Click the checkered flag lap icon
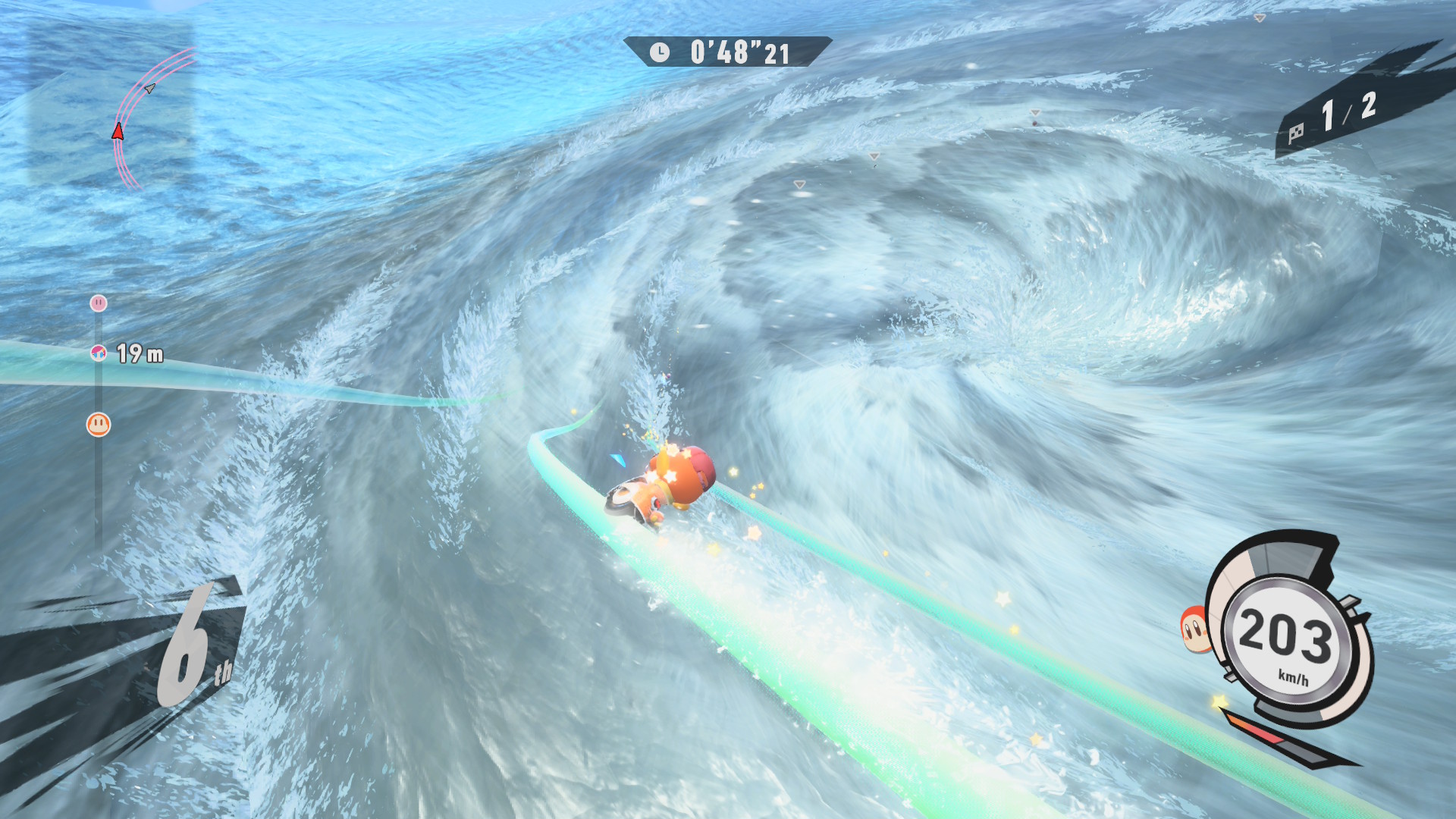The image size is (1456, 819). [1296, 133]
